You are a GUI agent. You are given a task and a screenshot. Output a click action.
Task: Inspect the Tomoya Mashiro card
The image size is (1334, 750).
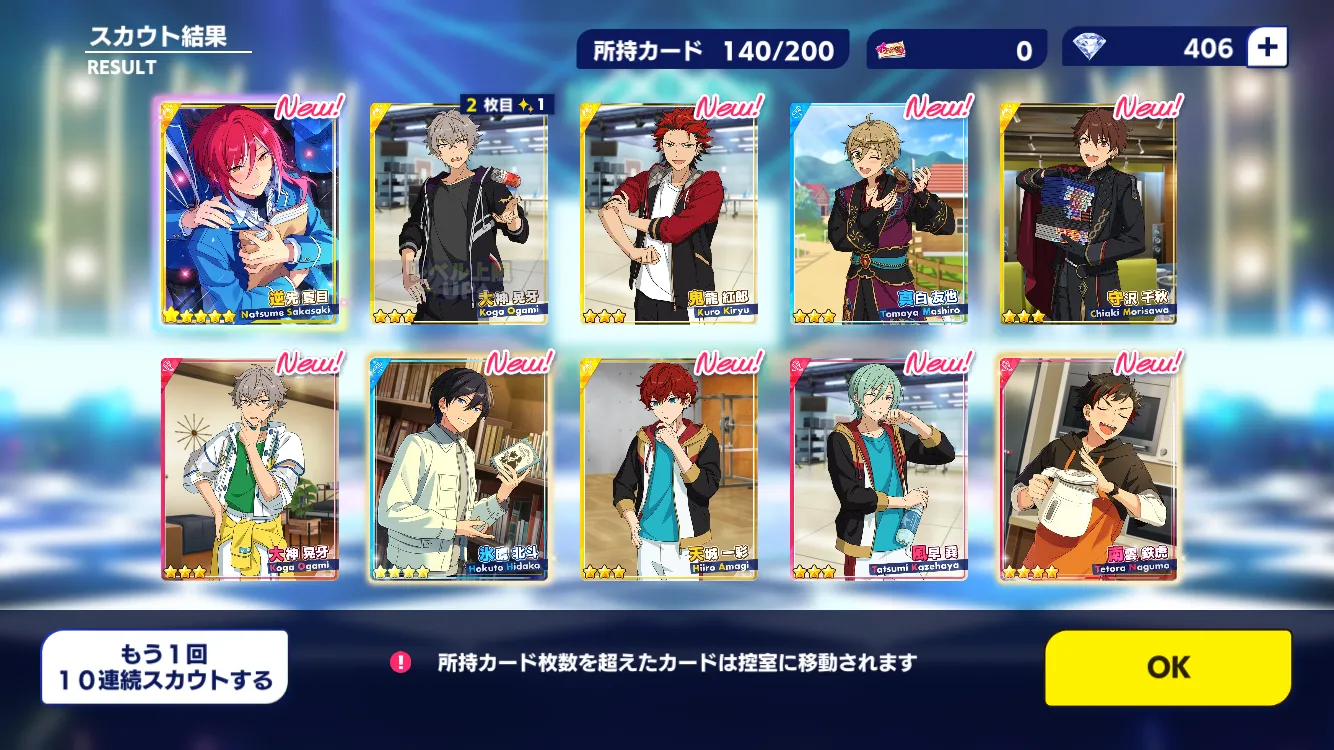[879, 214]
